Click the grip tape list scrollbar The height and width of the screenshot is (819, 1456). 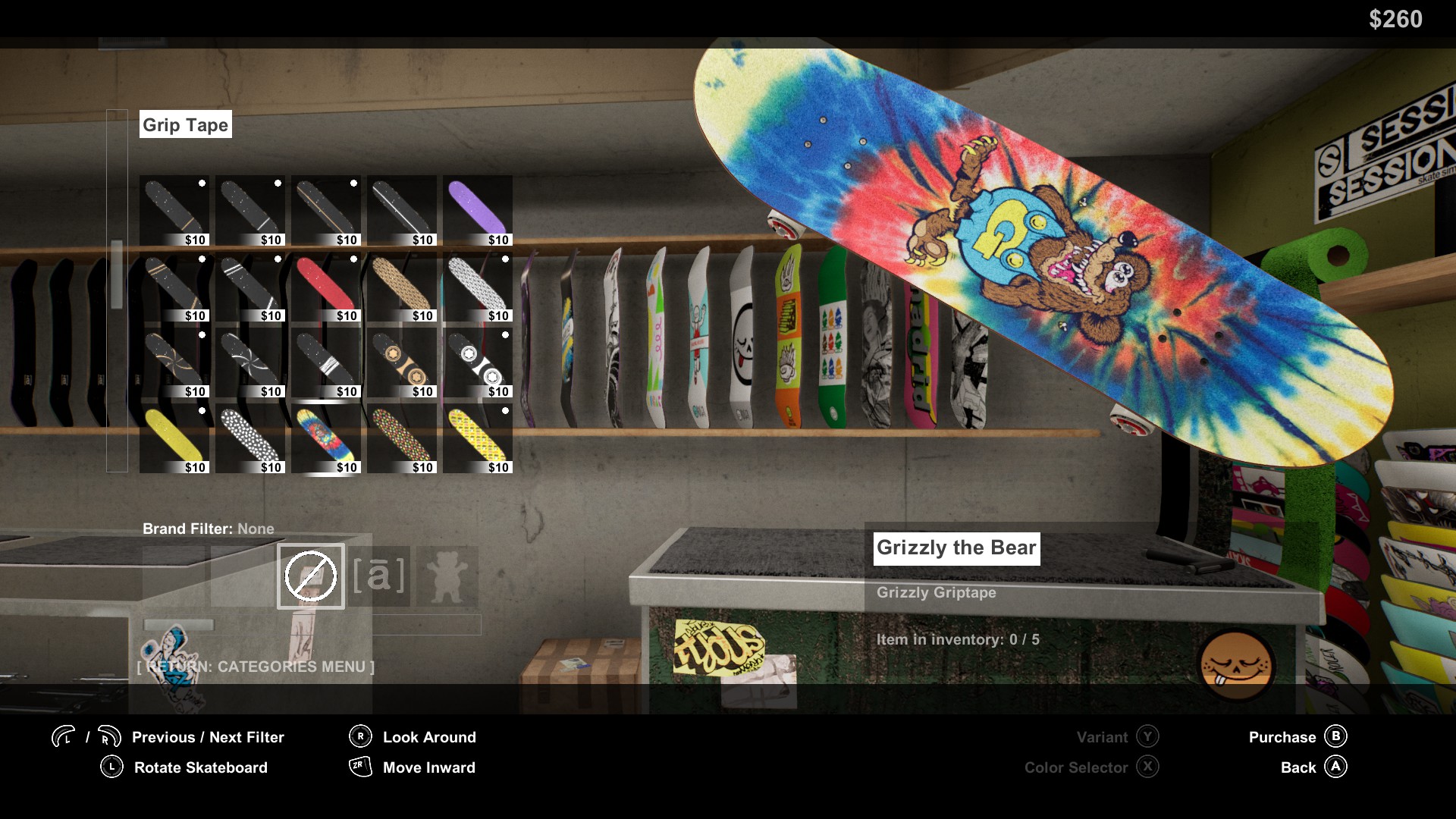[x=117, y=275]
